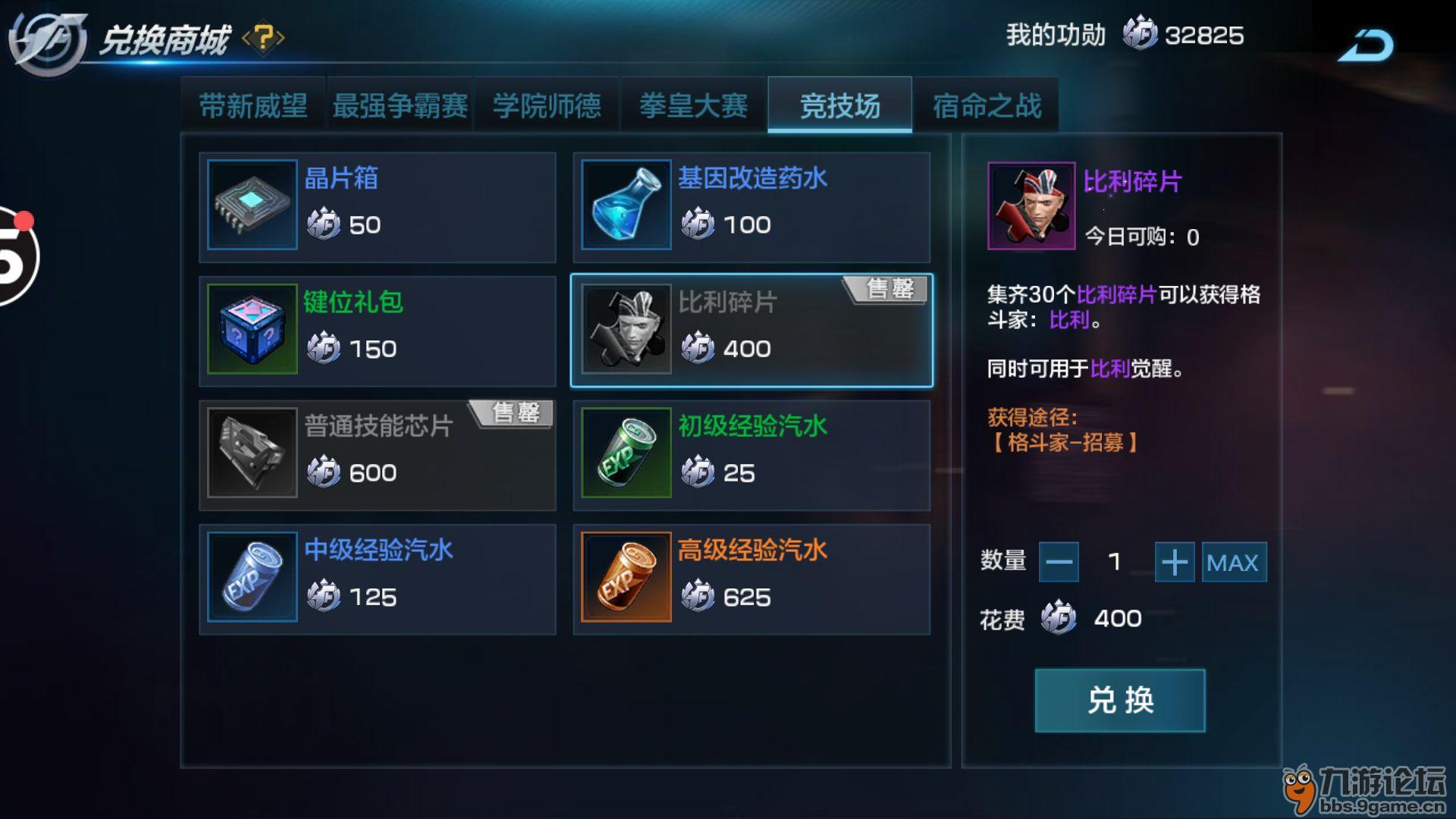Open the 最强争霸赛 shop tab
Viewport: 1456px width, 819px height.
click(x=400, y=105)
